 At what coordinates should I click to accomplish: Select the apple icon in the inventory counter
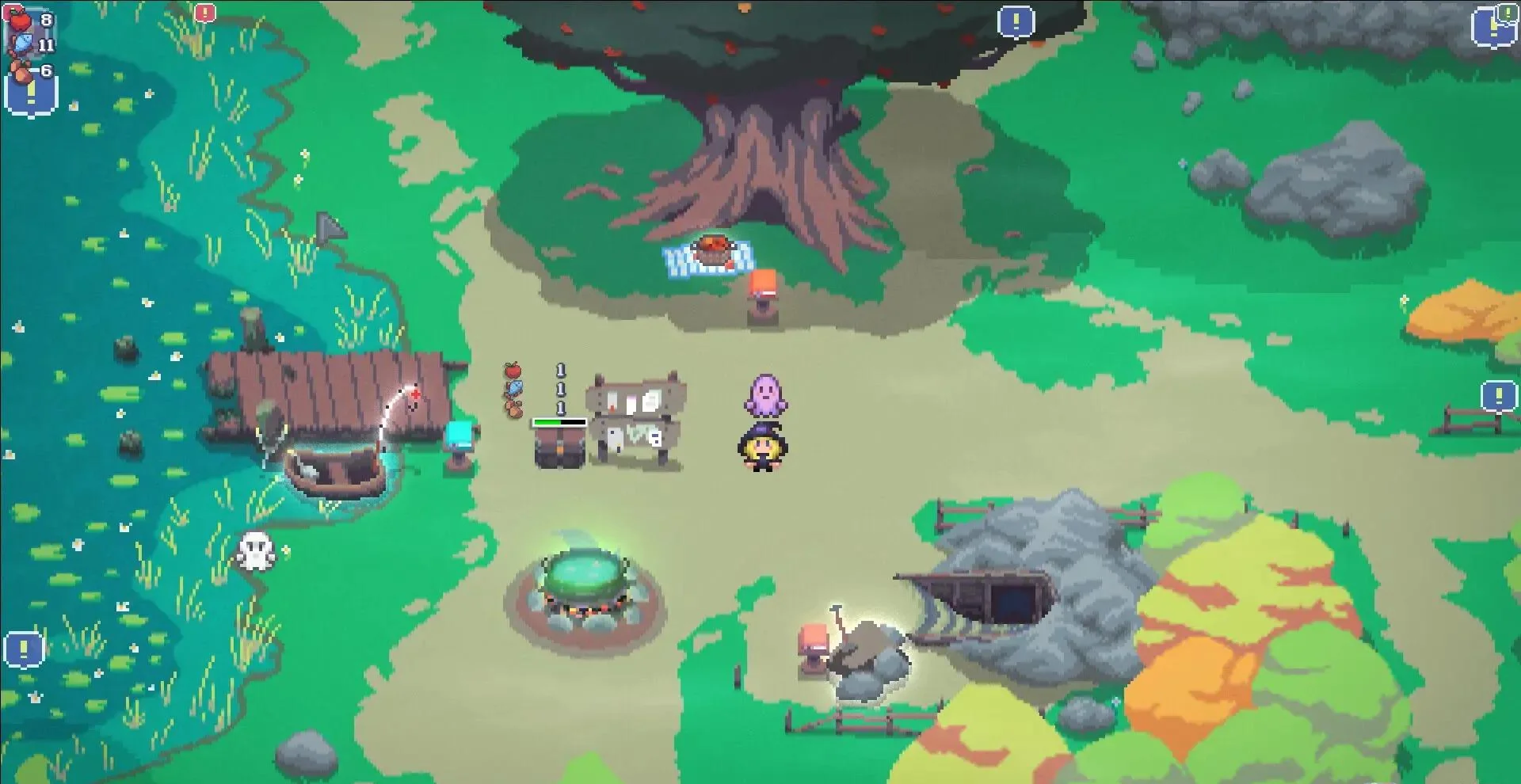click(20, 20)
